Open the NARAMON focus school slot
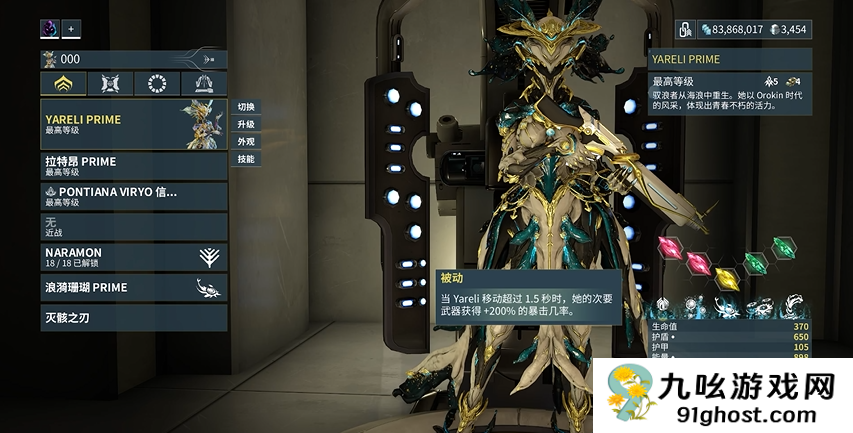Image resolution: width=853 pixels, height=433 pixels. point(134,257)
